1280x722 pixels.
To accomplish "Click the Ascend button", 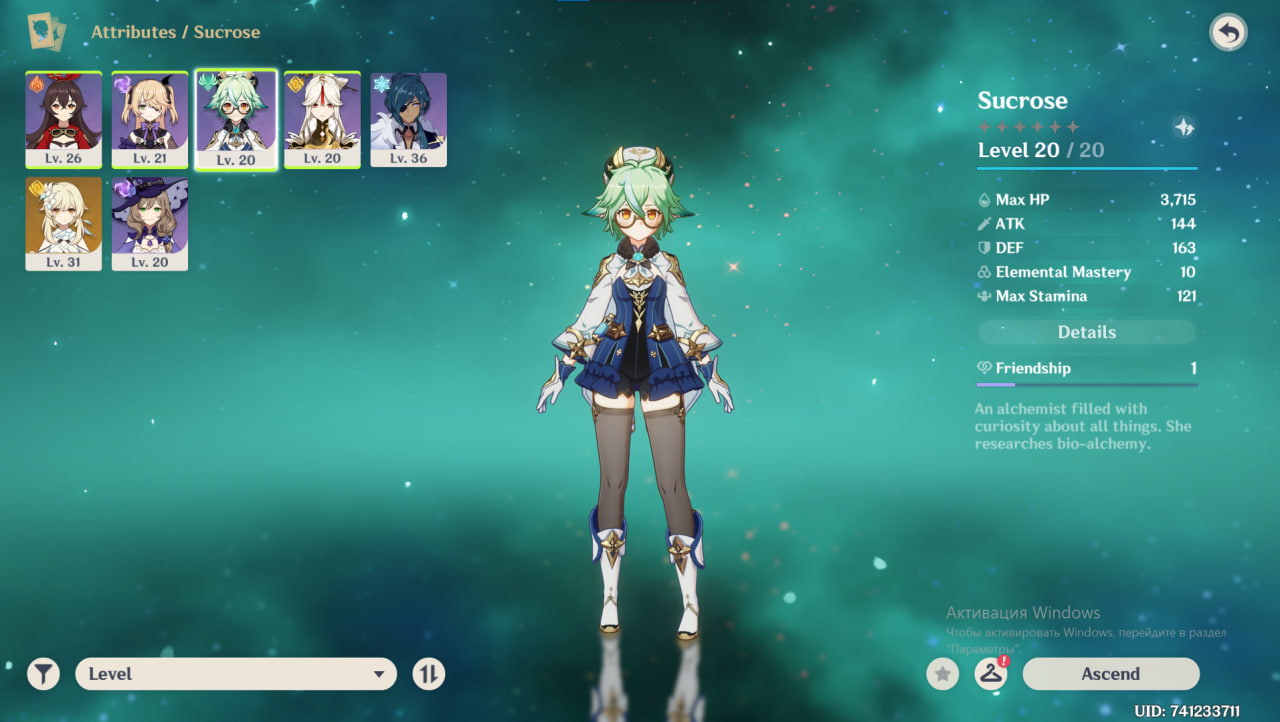I will [1110, 674].
